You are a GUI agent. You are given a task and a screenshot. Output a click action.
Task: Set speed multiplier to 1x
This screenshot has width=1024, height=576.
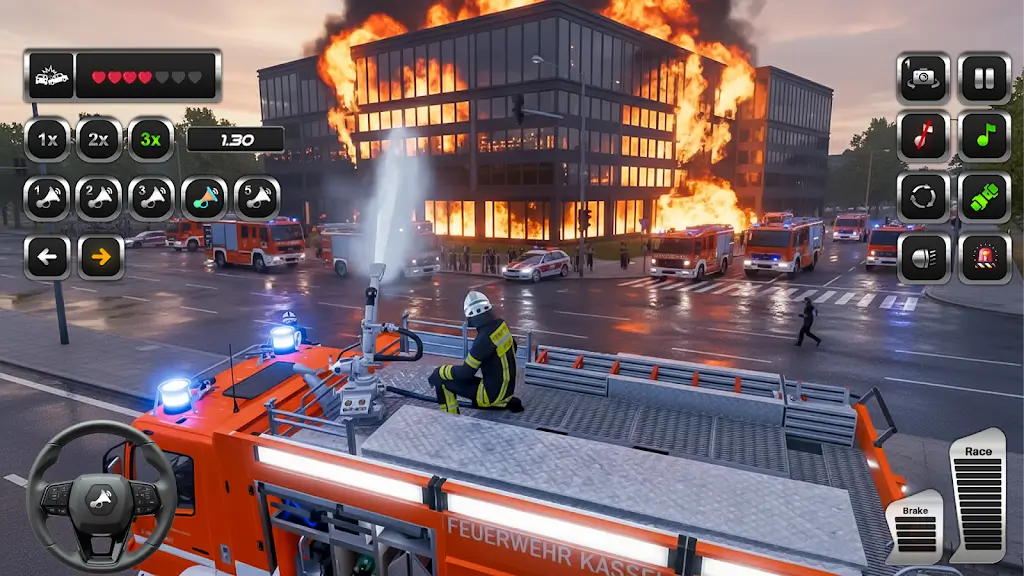point(47,139)
